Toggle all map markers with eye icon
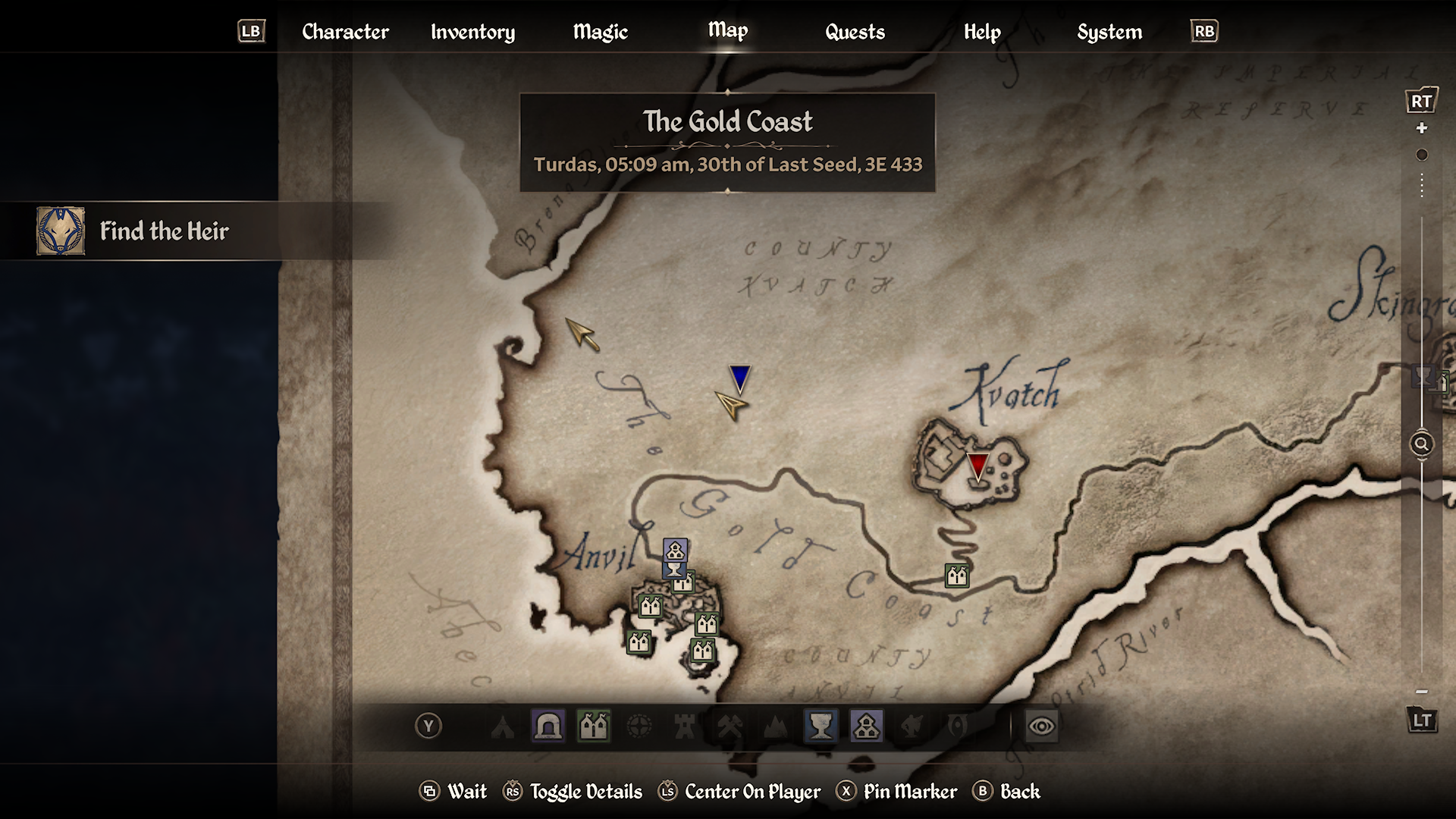The image size is (1456, 819). pyautogui.click(x=1041, y=726)
